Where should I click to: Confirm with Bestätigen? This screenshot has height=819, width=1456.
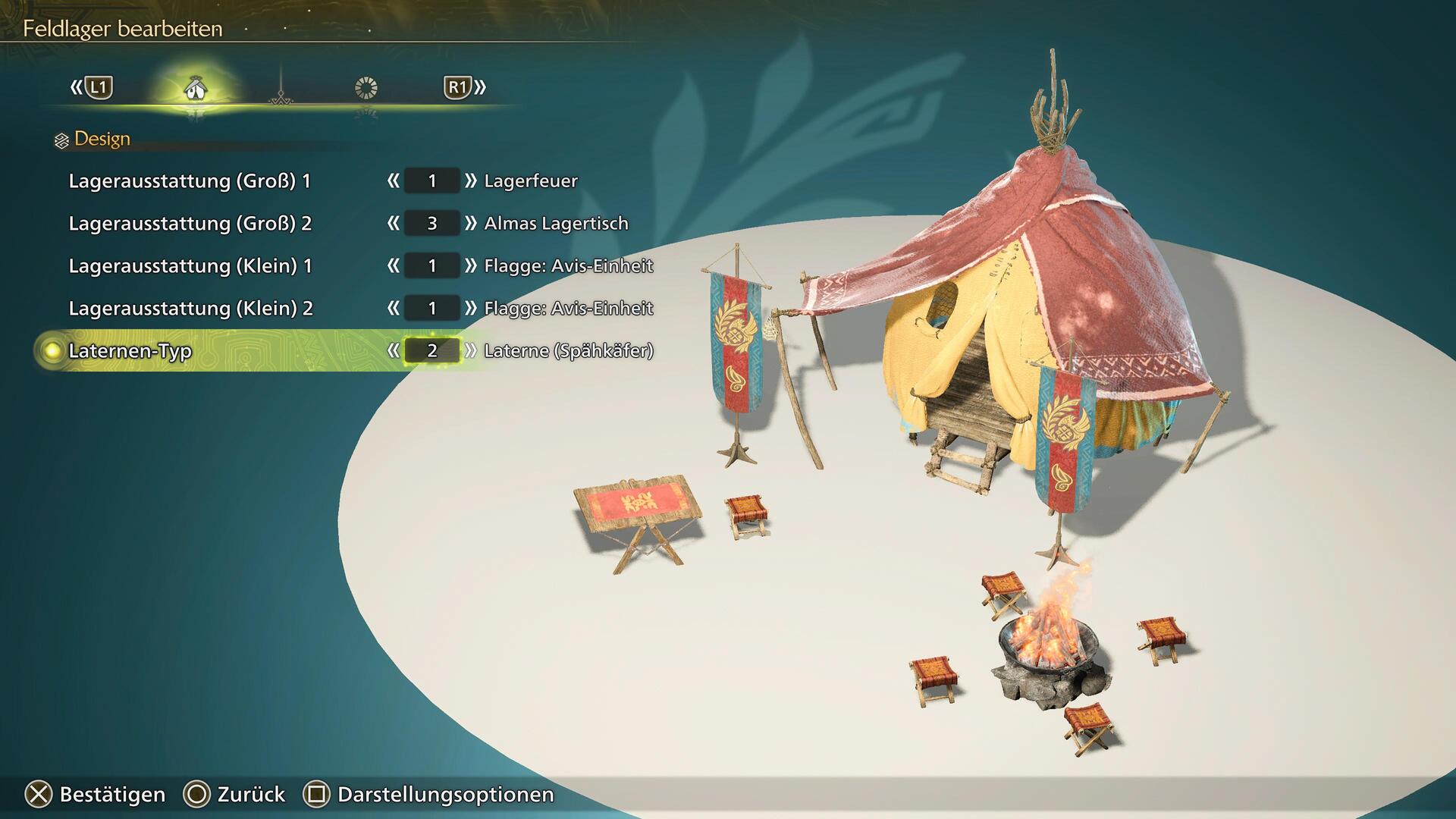click(96, 795)
